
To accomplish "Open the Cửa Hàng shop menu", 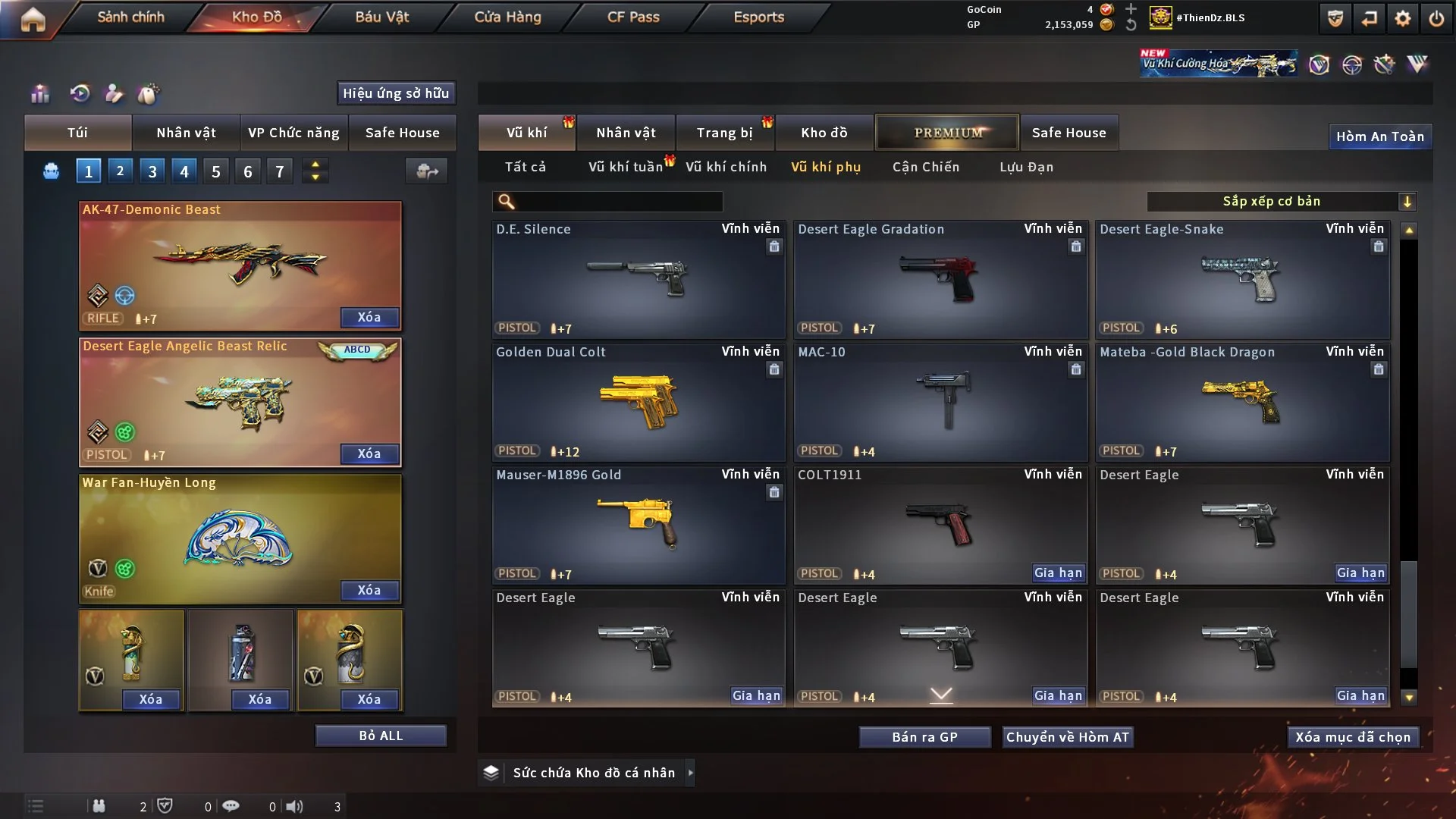I will [x=507, y=17].
